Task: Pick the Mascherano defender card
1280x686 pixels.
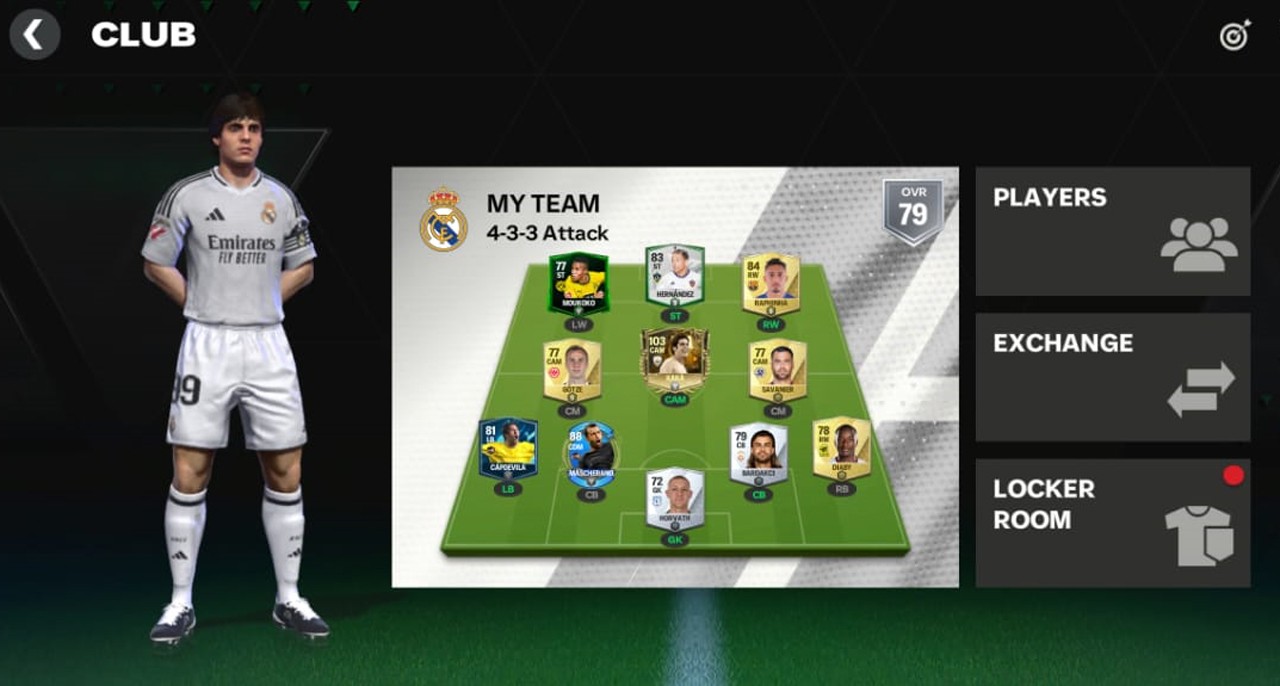Action: pyautogui.click(x=591, y=455)
